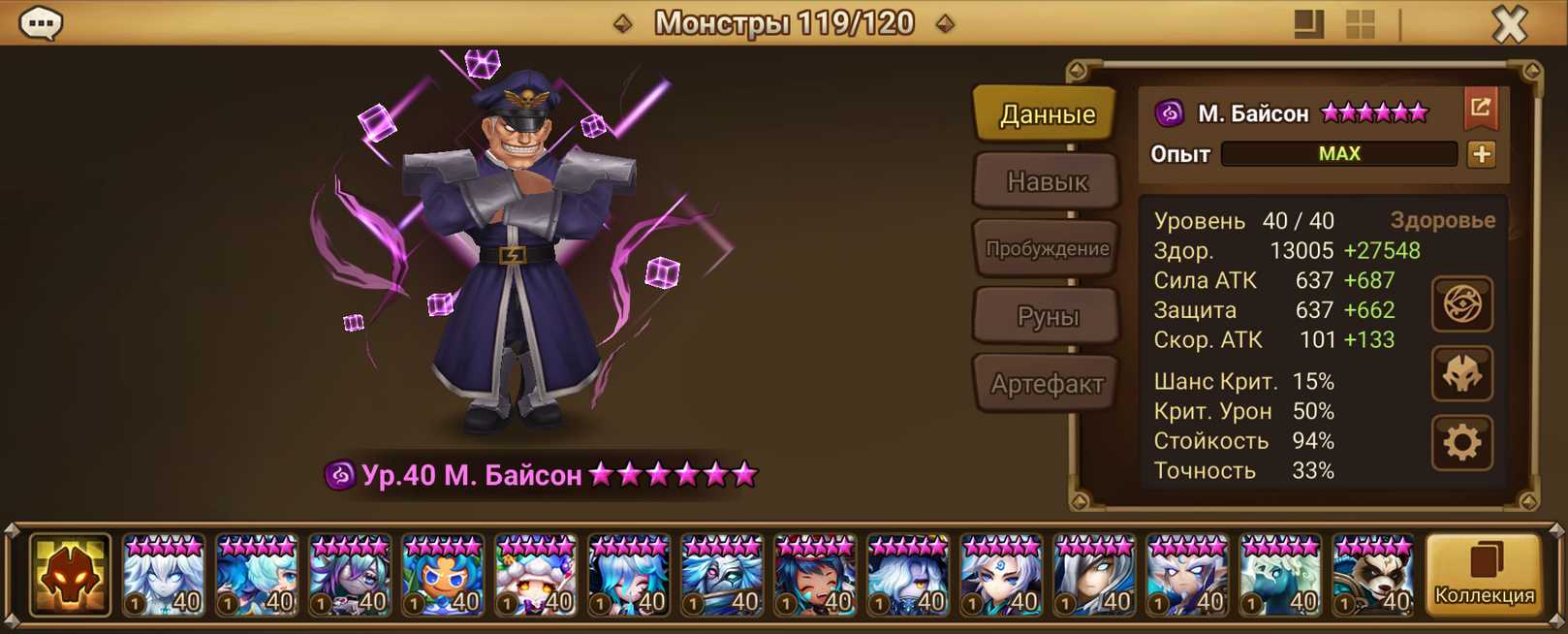
Task: Click the monster mask button in the stats panel
Action: click(x=1461, y=374)
